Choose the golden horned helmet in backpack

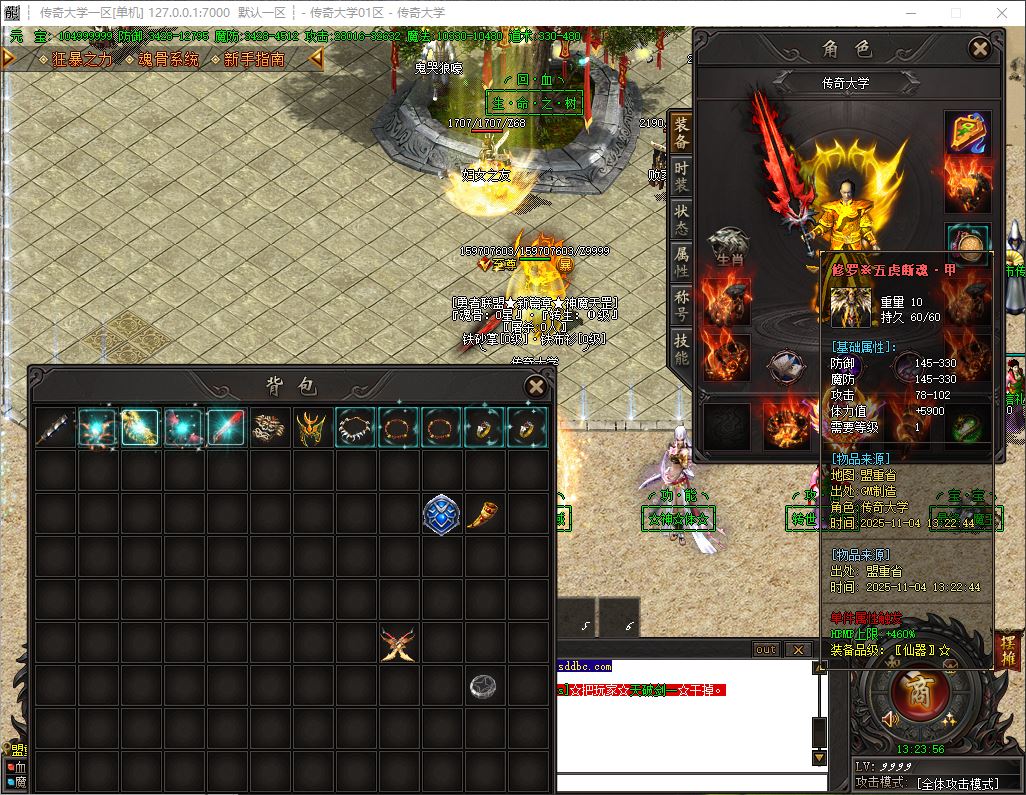coord(312,428)
